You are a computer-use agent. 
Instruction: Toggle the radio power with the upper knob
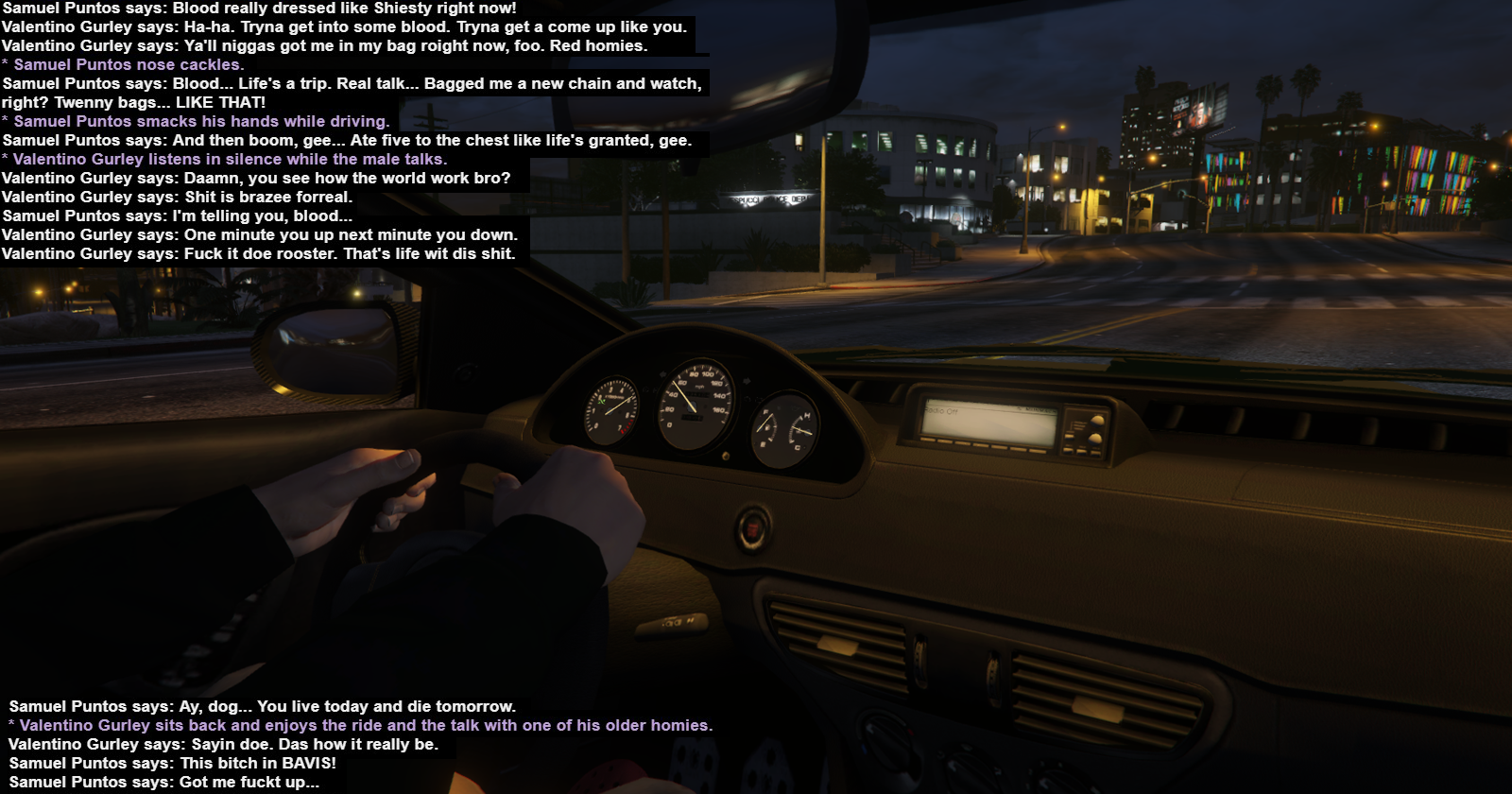1097,421
